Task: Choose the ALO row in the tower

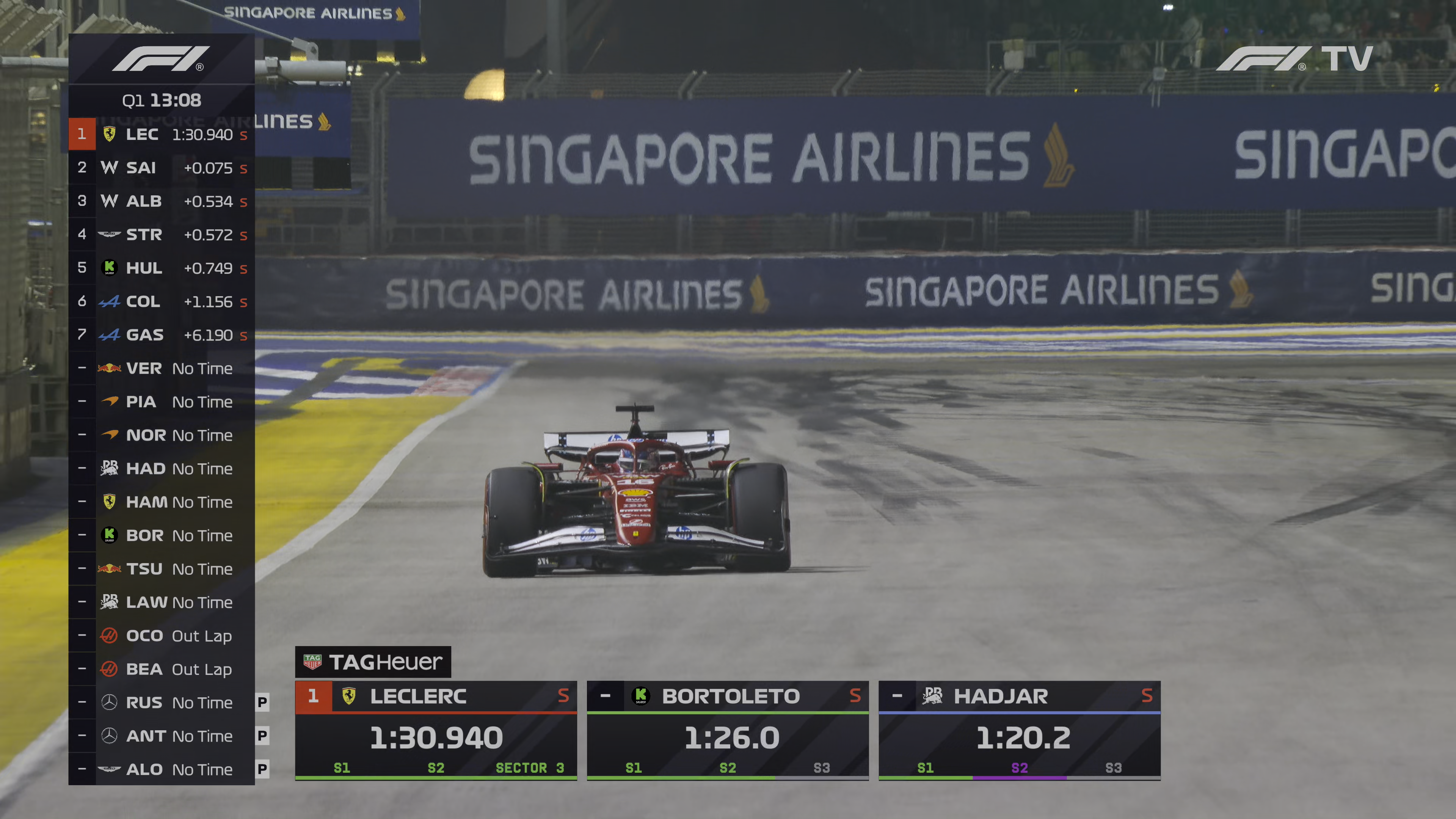Action: tap(162, 769)
